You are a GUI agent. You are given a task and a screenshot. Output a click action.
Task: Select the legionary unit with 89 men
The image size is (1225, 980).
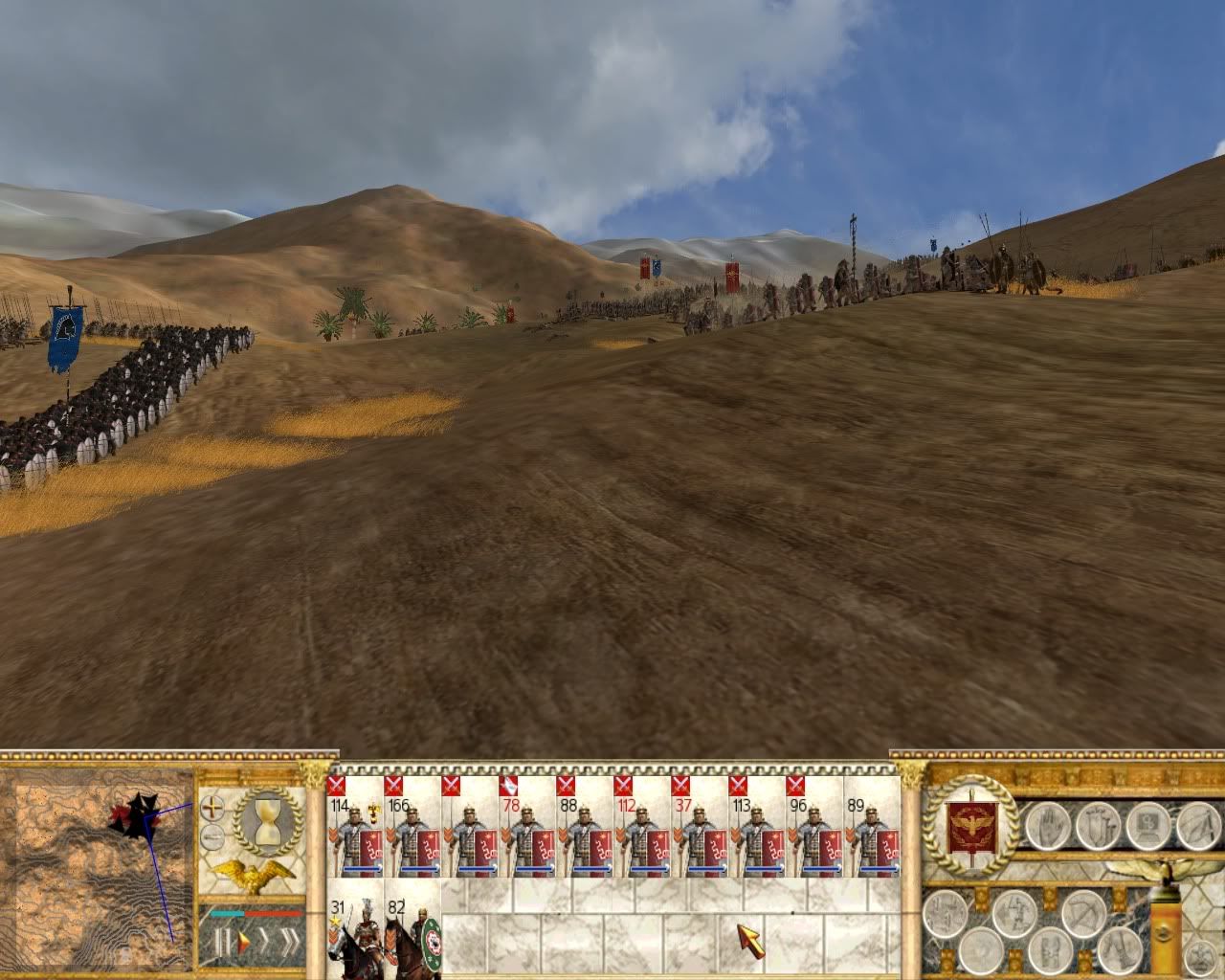tap(872, 835)
